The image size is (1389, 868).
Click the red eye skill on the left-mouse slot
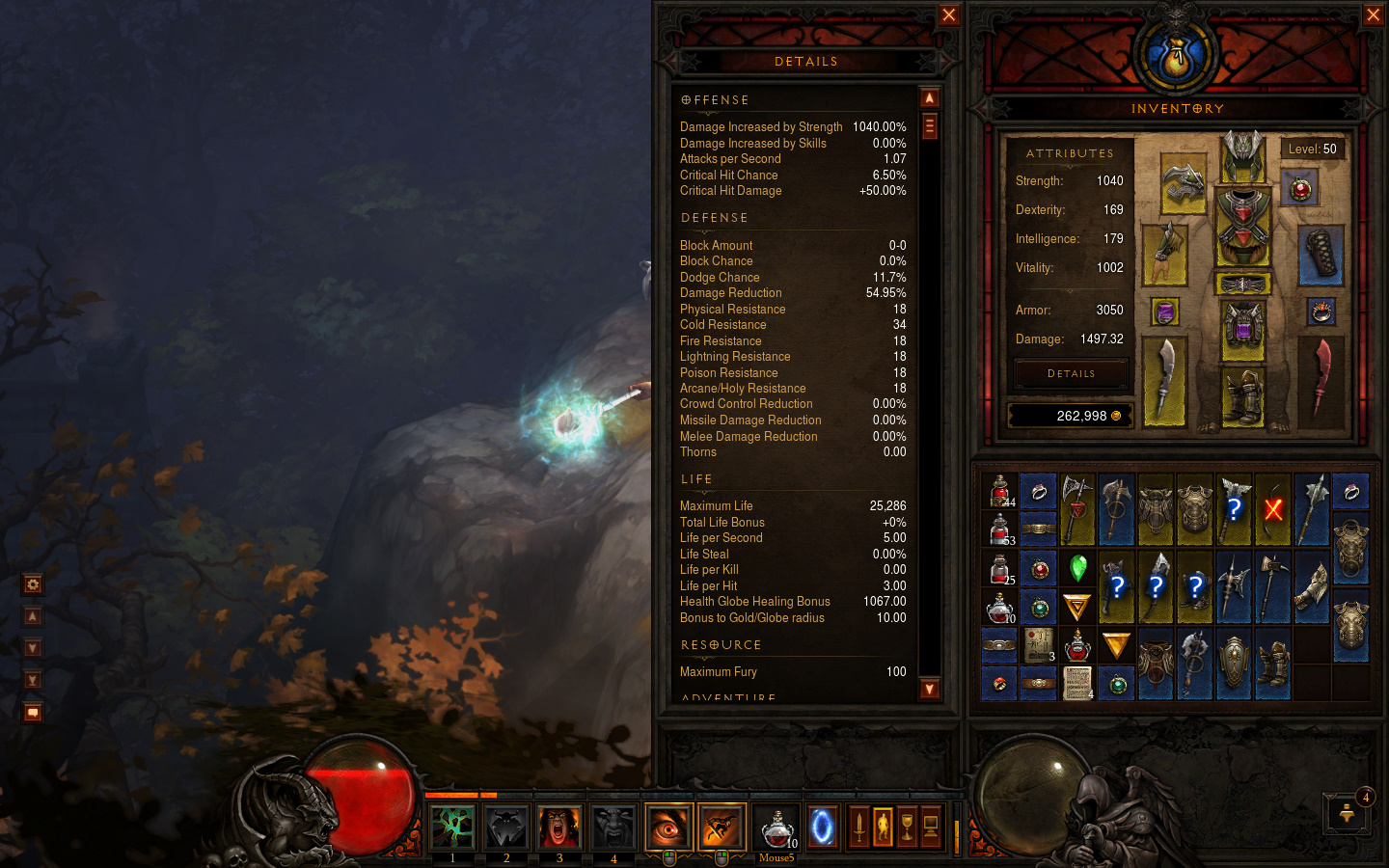tap(668, 827)
